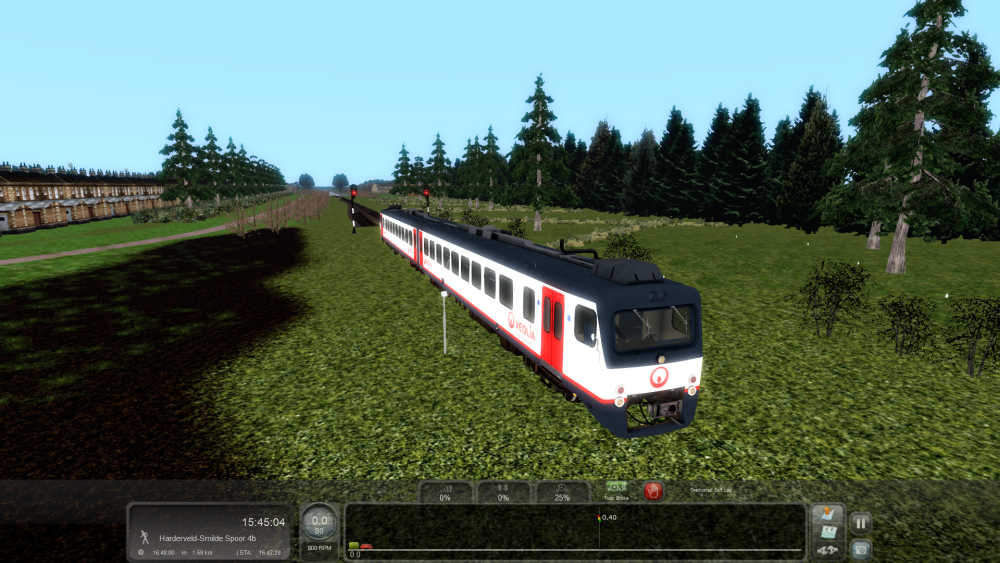Pause the simulation

point(860,522)
